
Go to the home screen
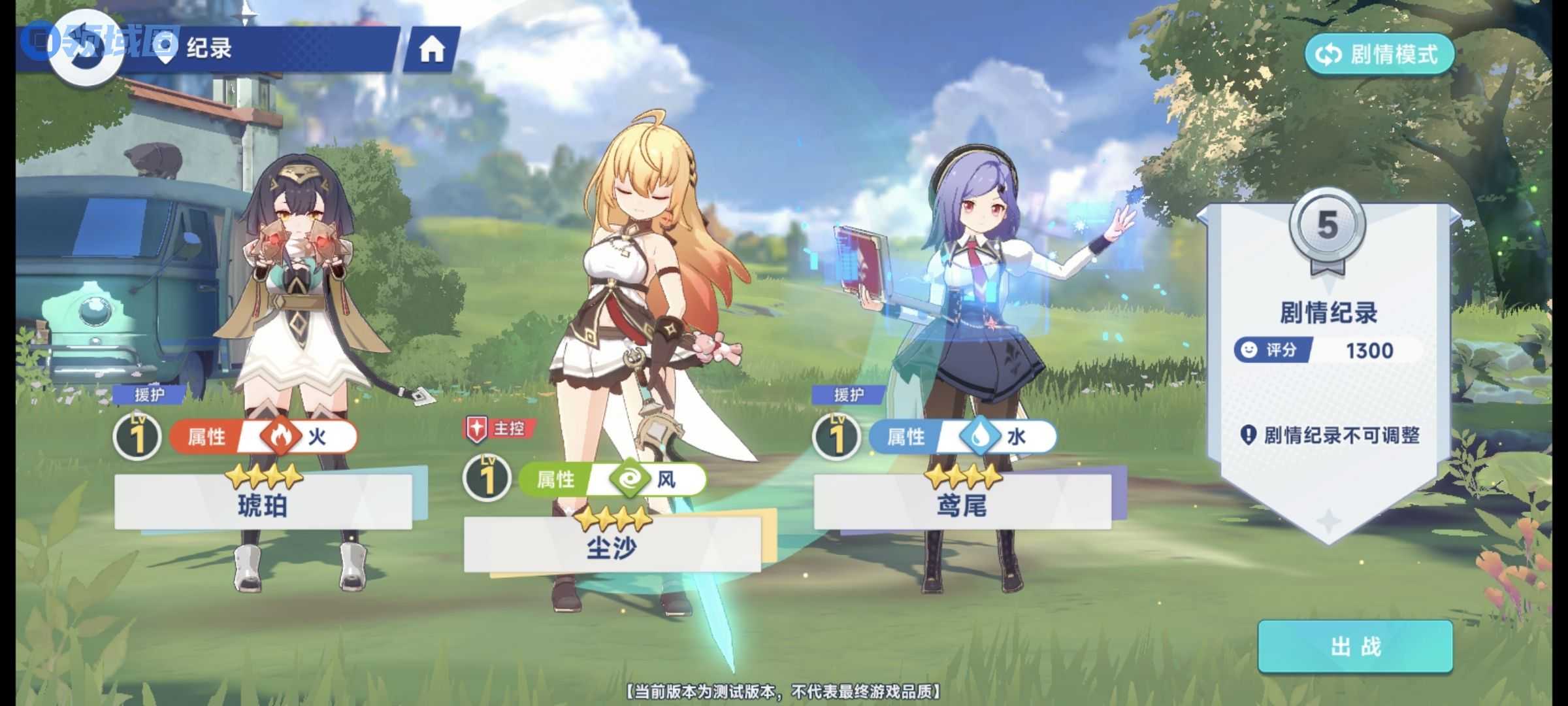click(x=431, y=49)
